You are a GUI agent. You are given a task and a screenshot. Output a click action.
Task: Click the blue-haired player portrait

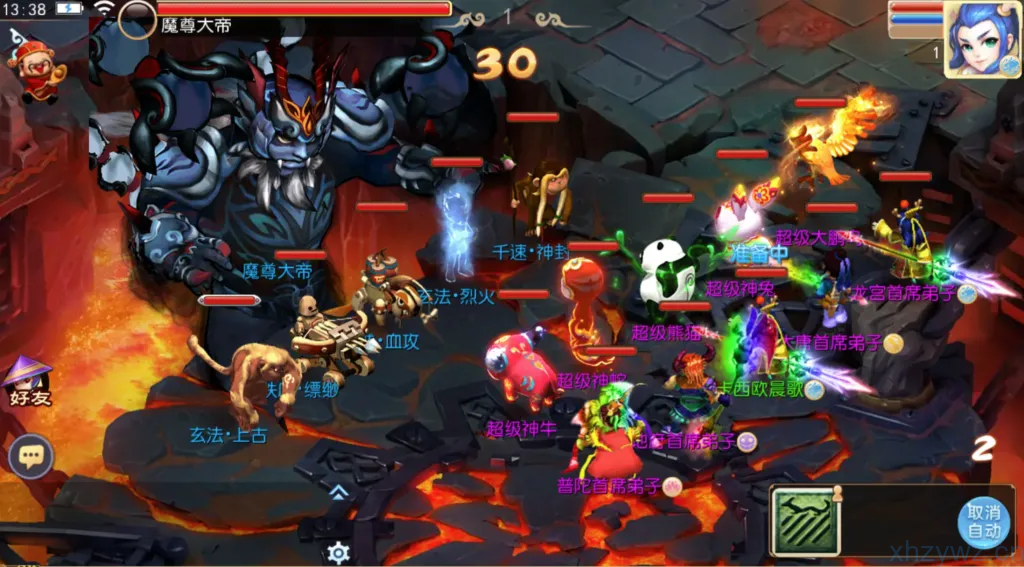[x=982, y=38]
